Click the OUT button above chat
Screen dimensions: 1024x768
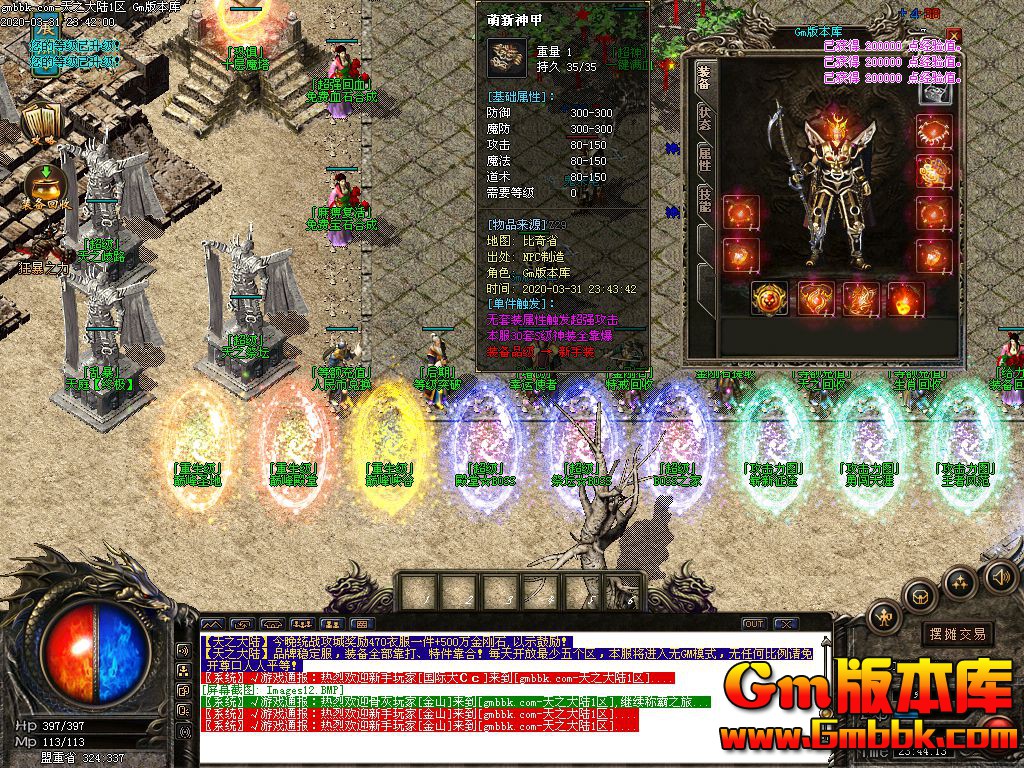[753, 624]
